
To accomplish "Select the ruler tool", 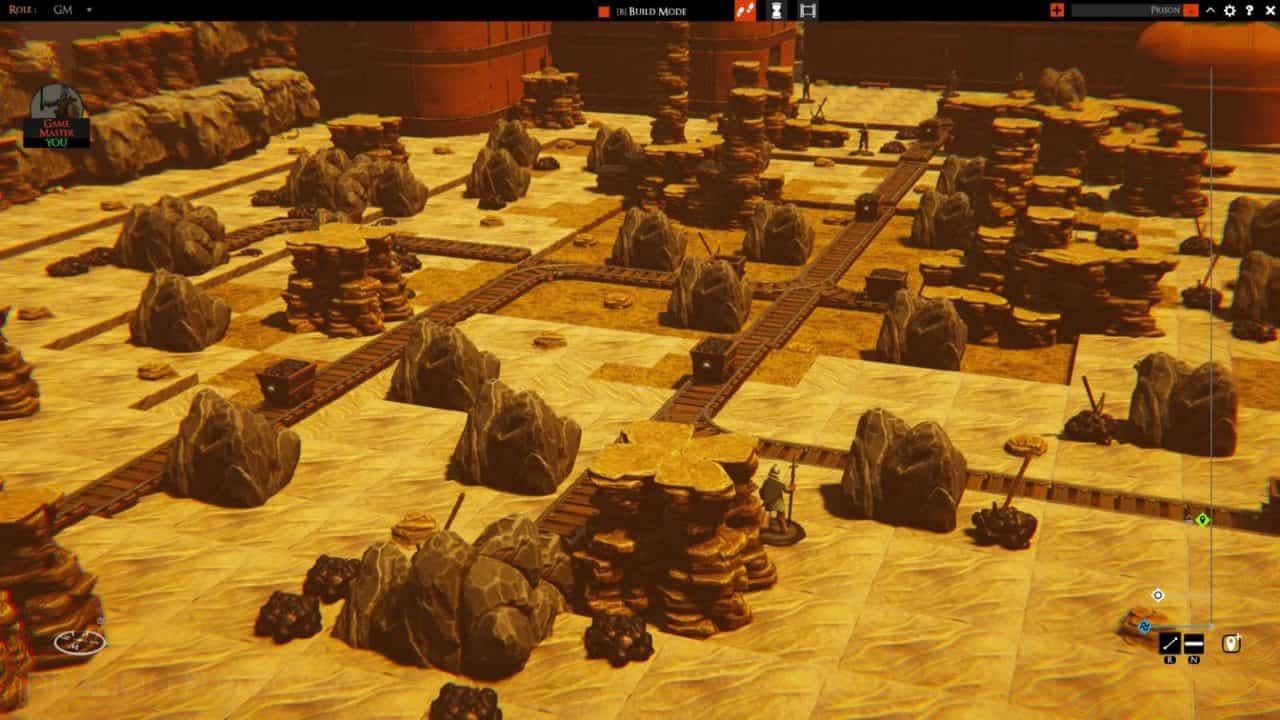I will pyautogui.click(x=1170, y=642).
